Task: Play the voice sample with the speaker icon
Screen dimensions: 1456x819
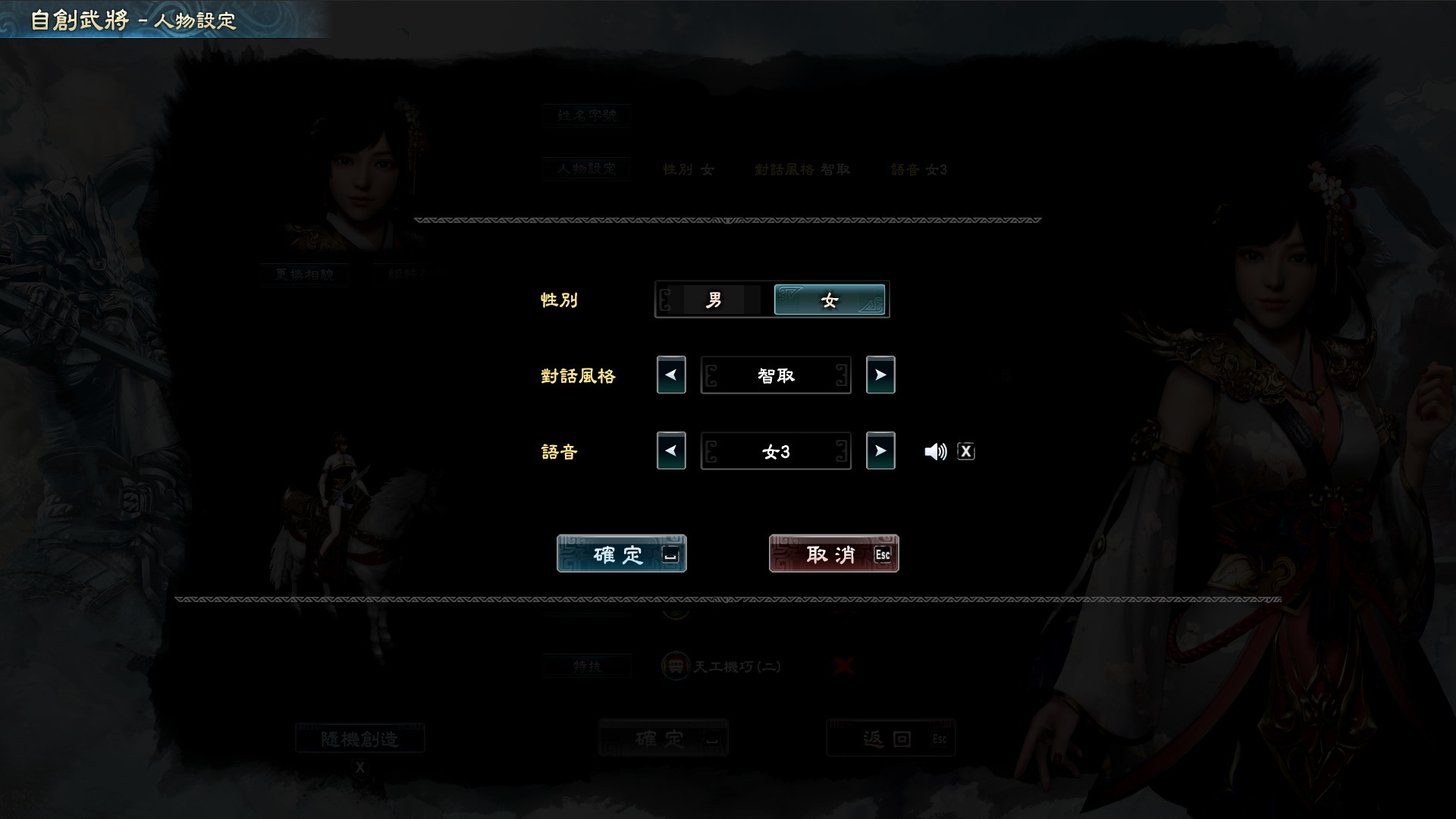Action: coord(936,450)
